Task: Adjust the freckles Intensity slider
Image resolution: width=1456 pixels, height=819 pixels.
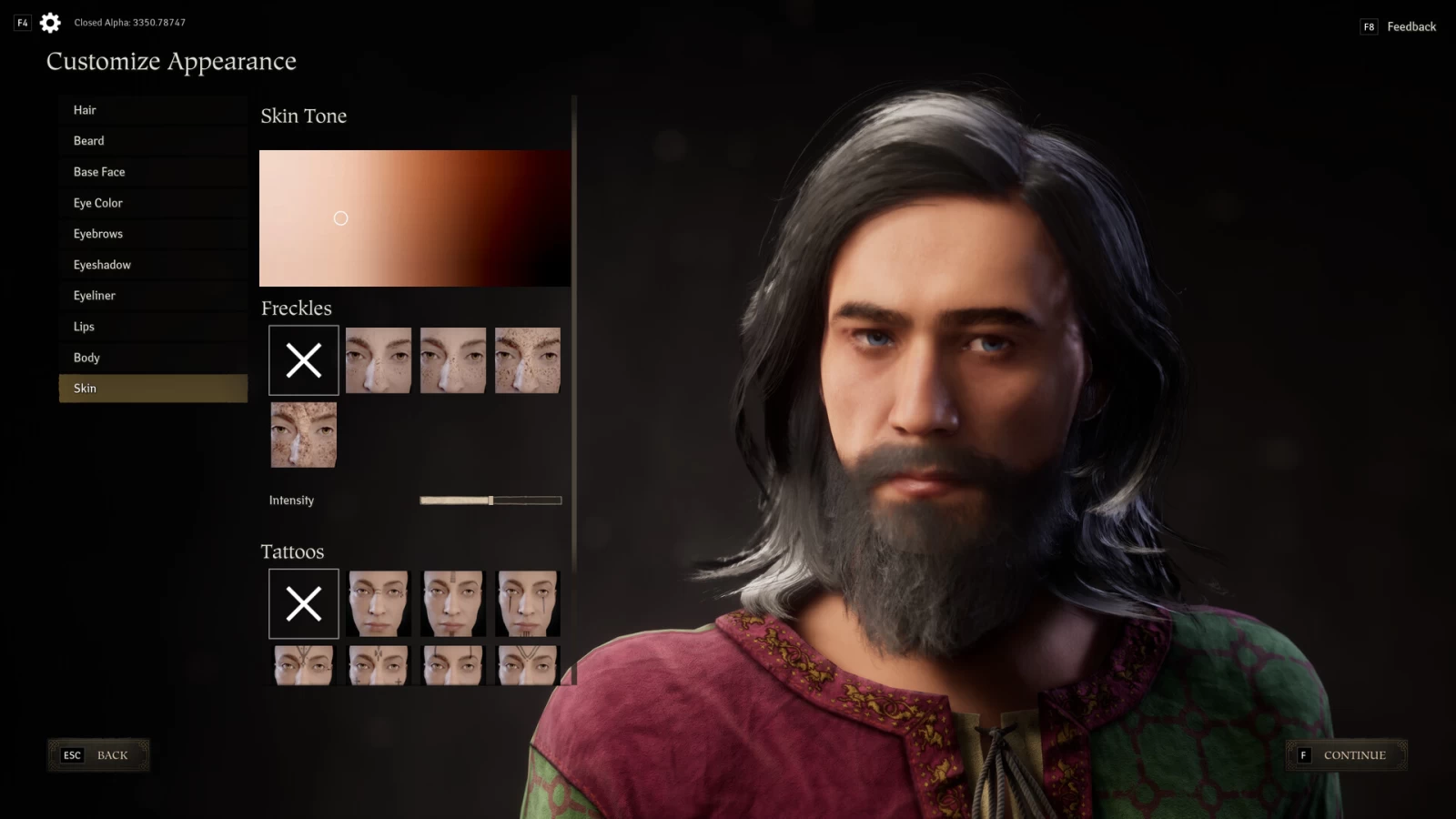Action: pos(490,500)
